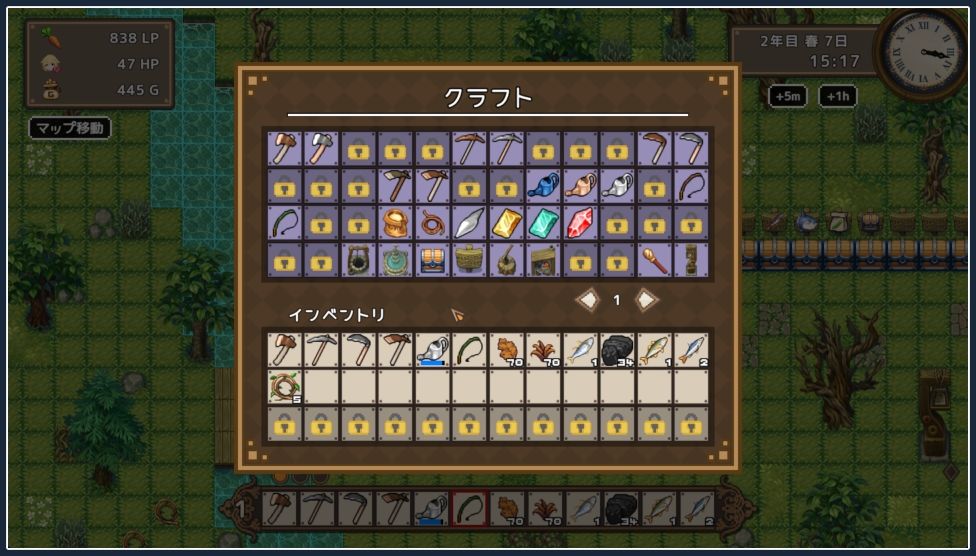
Task: Select the coal stack in inventory
Action: (617, 350)
